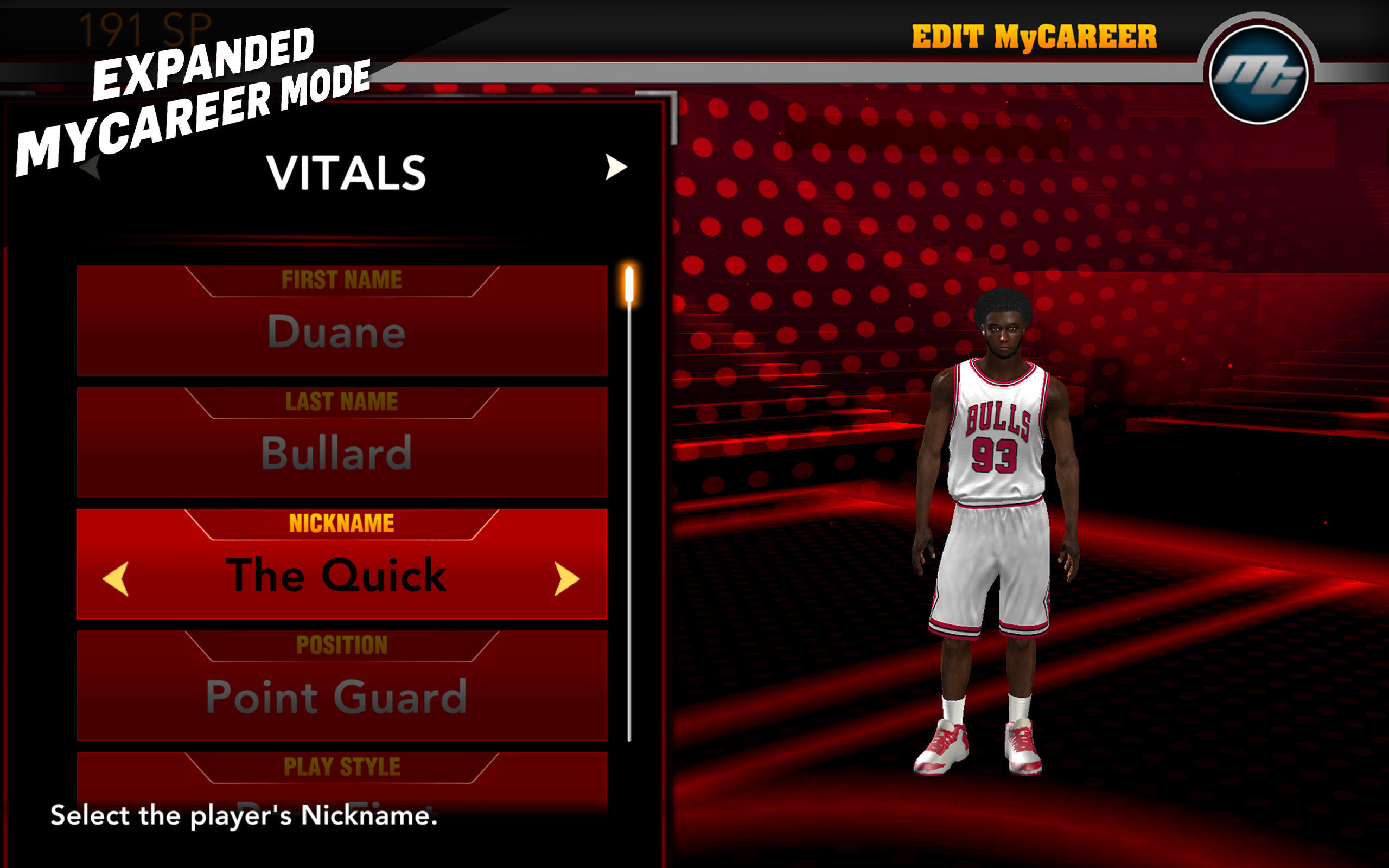Edit the Last Name field showing Bullard
This screenshot has height=868, width=1389.
(x=341, y=443)
